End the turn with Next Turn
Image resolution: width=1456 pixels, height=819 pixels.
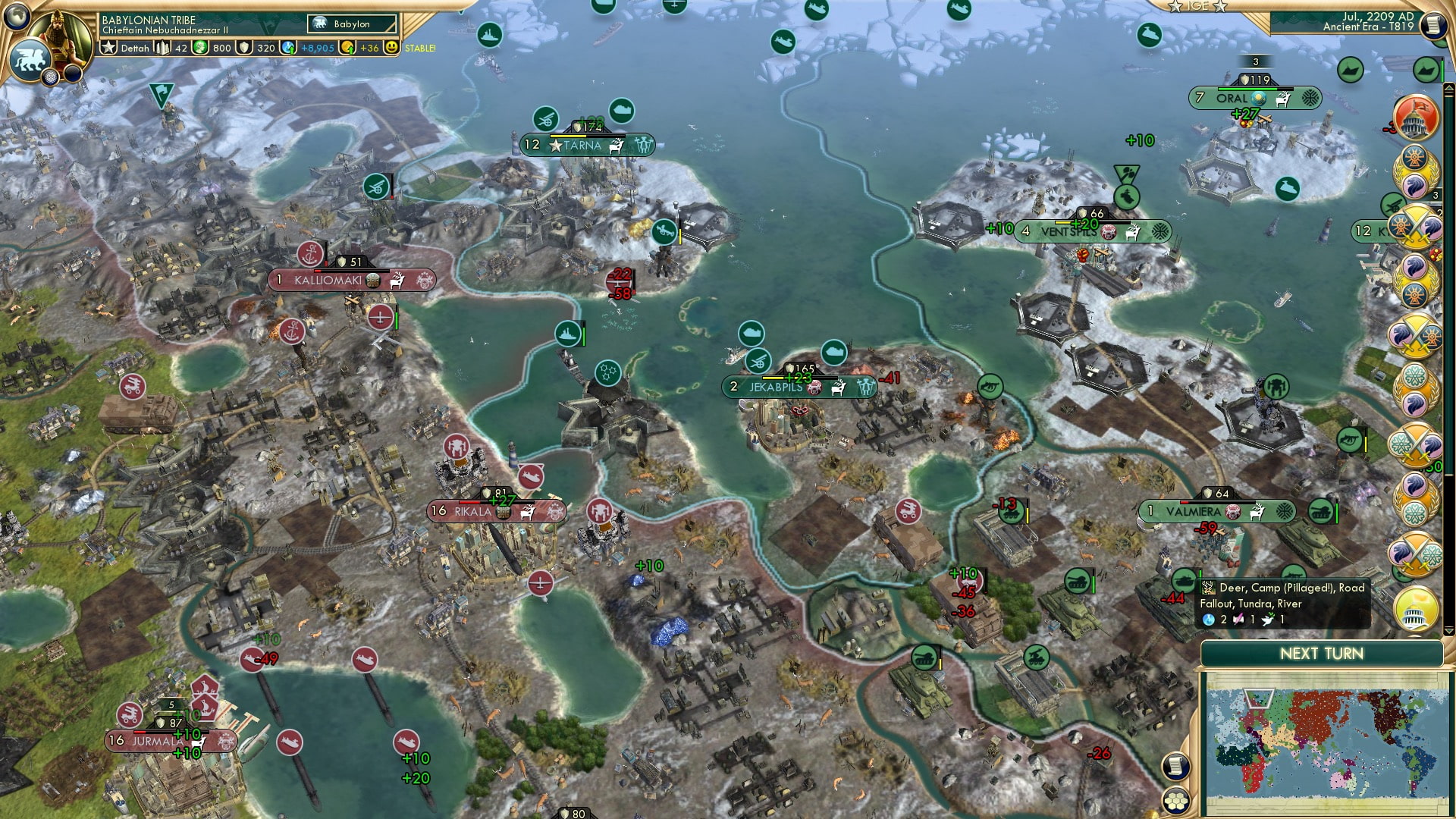point(1321,654)
